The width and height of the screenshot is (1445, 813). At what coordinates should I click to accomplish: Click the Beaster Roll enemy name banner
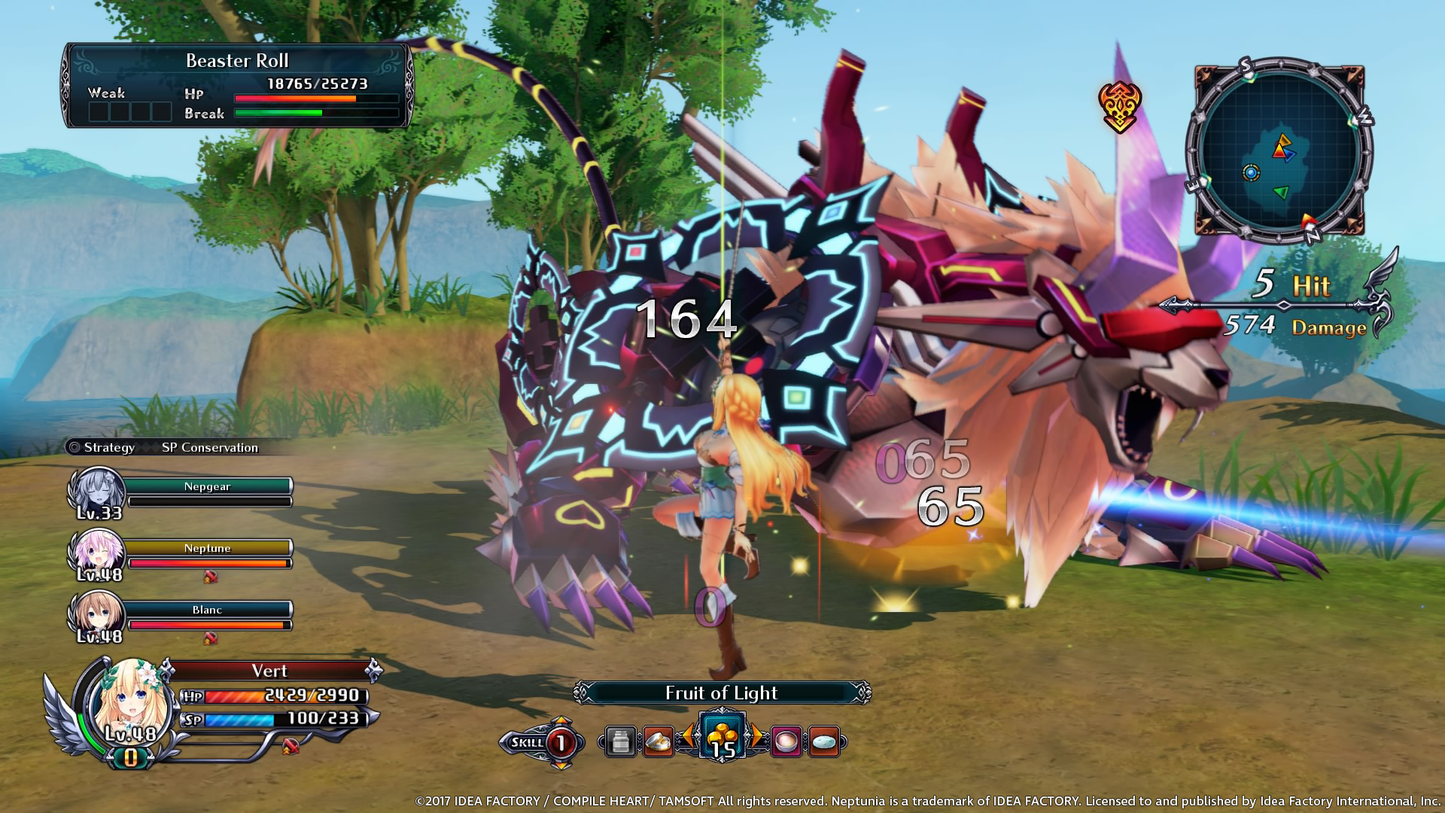pos(236,60)
